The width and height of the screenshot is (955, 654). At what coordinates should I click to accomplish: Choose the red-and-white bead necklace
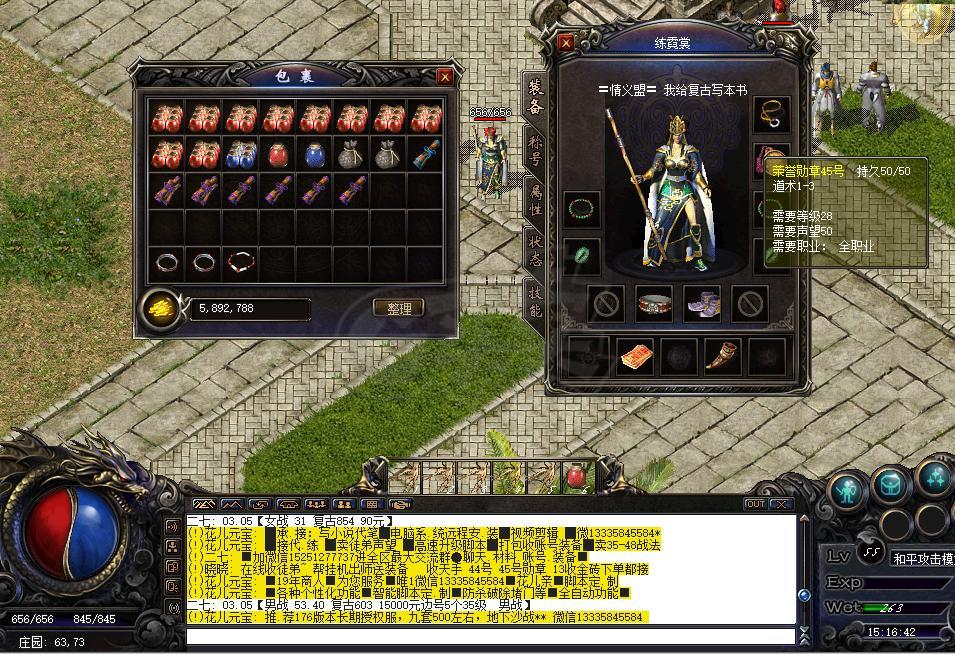240,262
